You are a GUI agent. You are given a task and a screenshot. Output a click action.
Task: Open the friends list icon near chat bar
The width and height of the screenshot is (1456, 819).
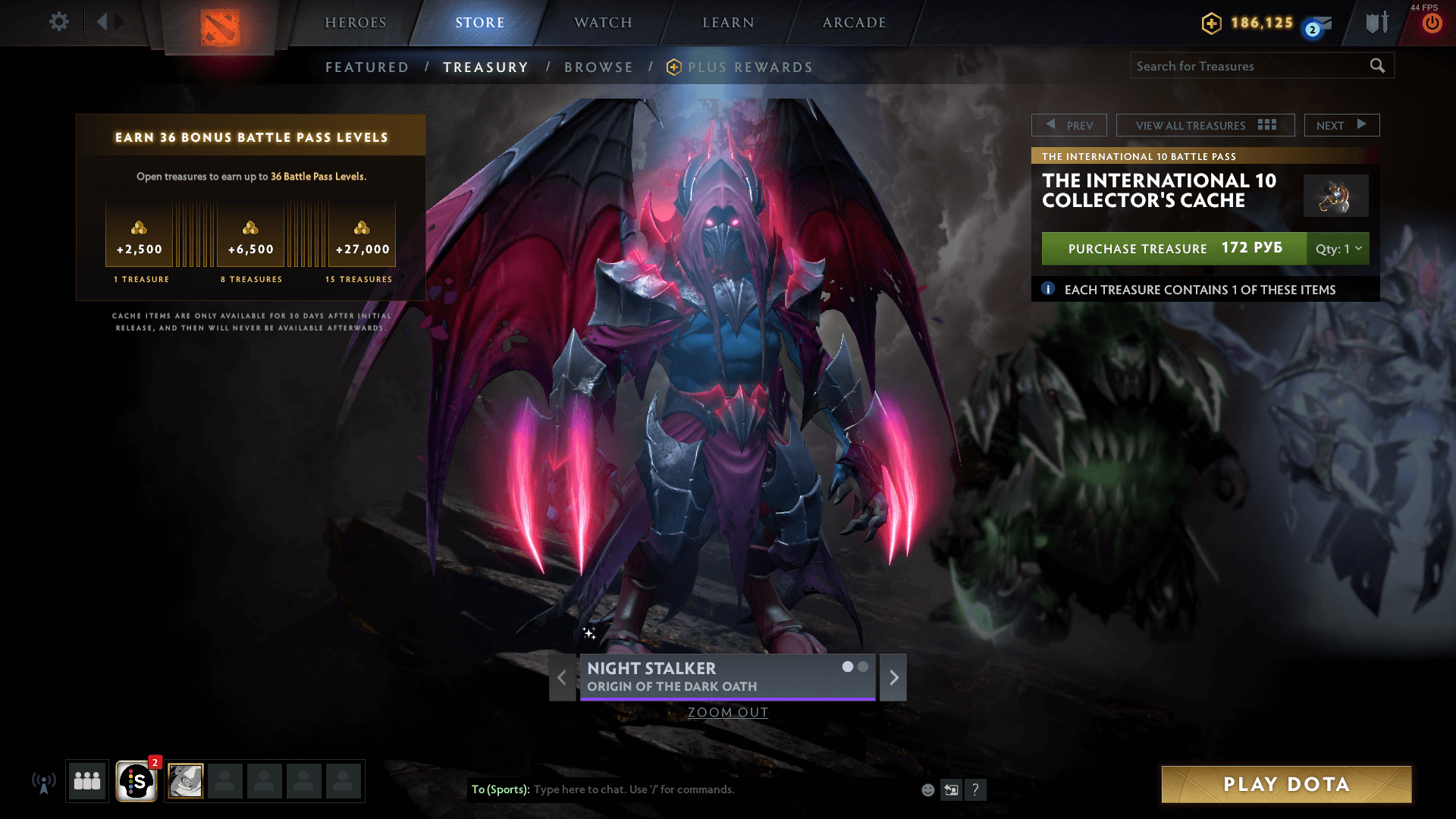click(86, 780)
